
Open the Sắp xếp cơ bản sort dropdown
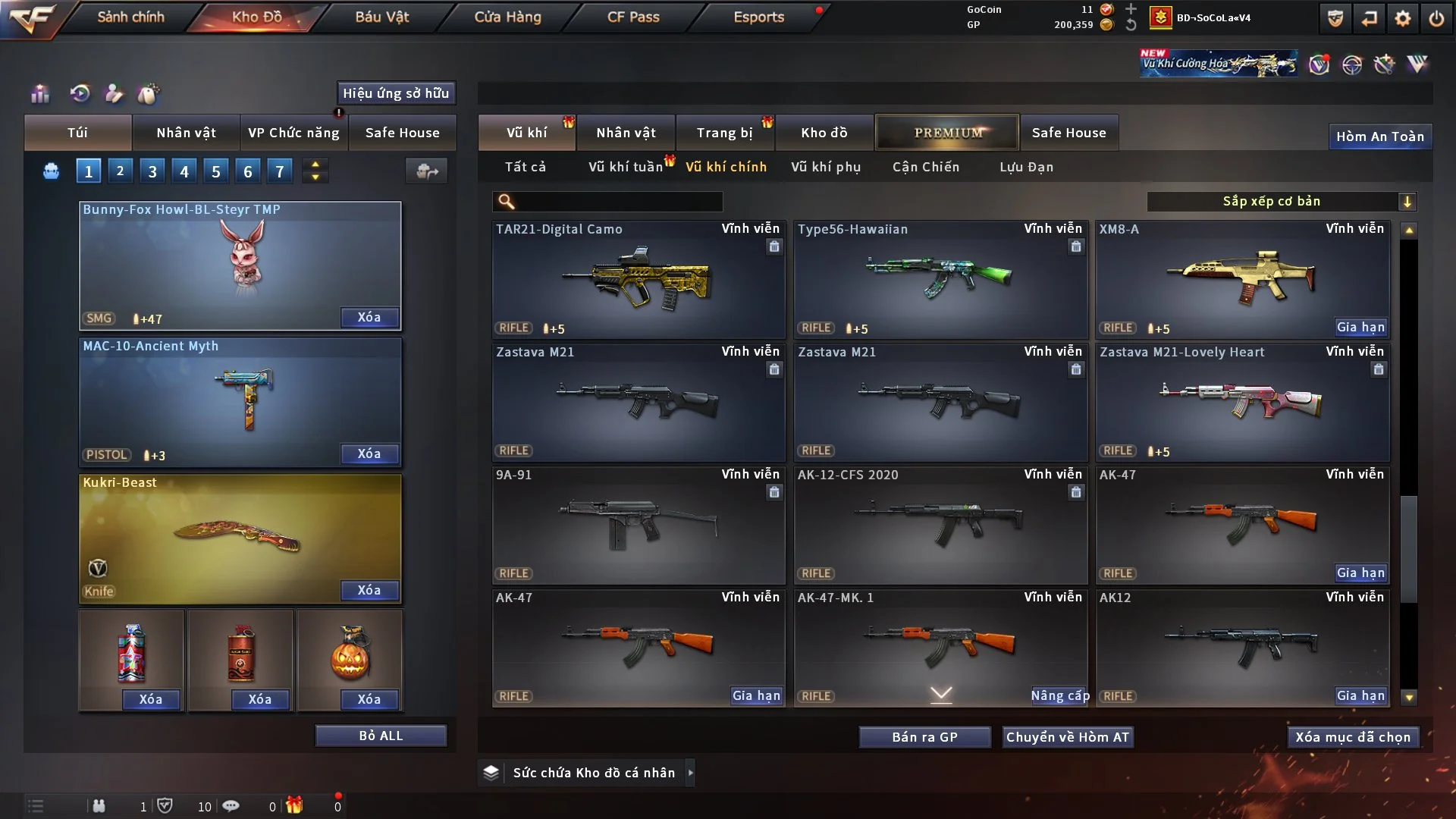(x=1281, y=201)
